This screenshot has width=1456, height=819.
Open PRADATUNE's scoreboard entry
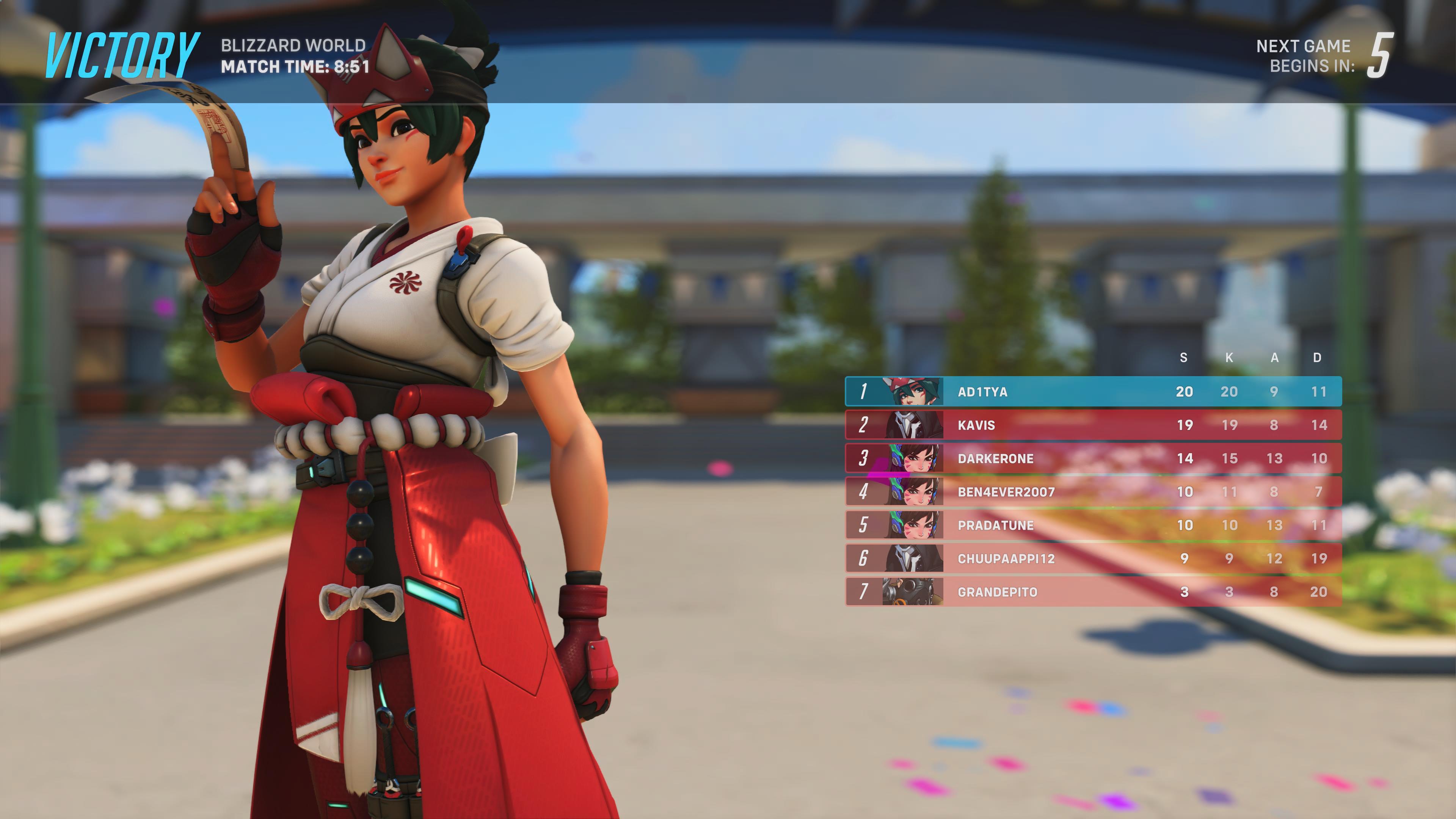(1093, 525)
